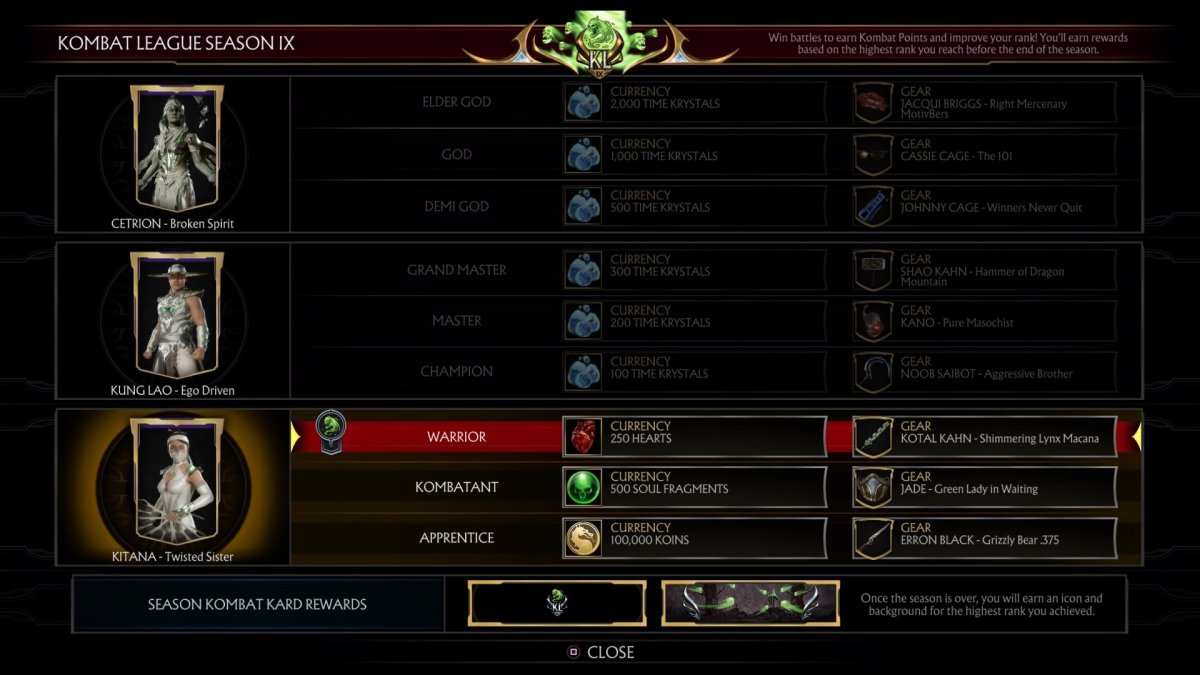Screen dimensions: 1200x675
Task: Select the Kombatant rank row
Action: click(x=456, y=488)
